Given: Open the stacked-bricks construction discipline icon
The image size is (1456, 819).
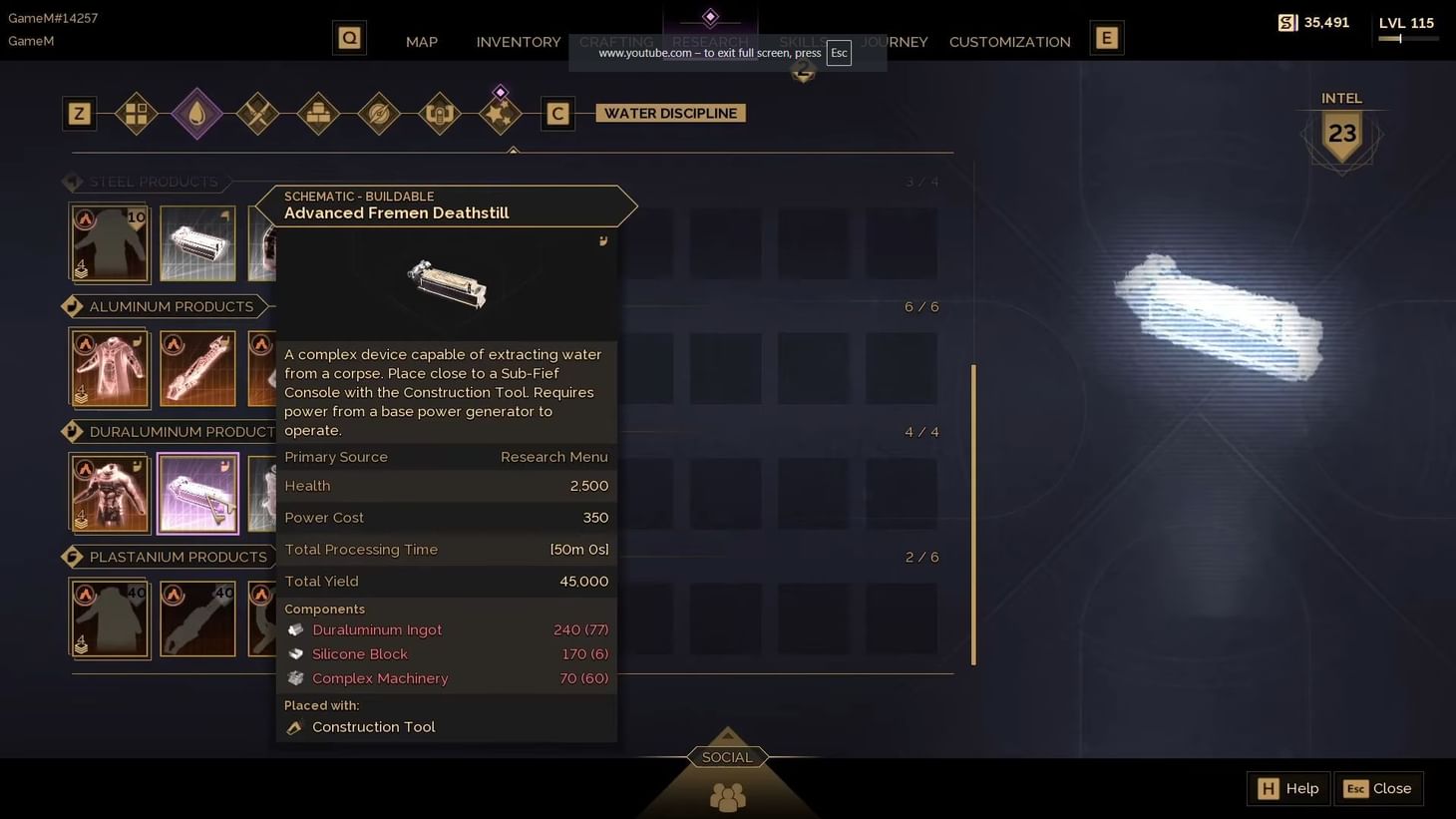Looking at the screenshot, I should [x=318, y=113].
